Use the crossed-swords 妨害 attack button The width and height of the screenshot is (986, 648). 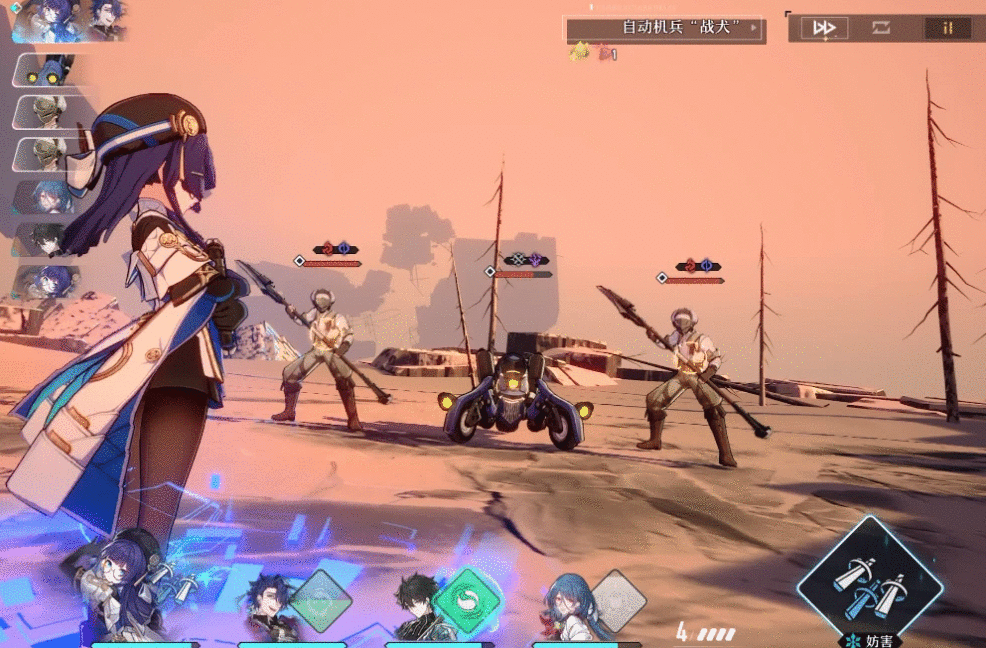(x=869, y=582)
